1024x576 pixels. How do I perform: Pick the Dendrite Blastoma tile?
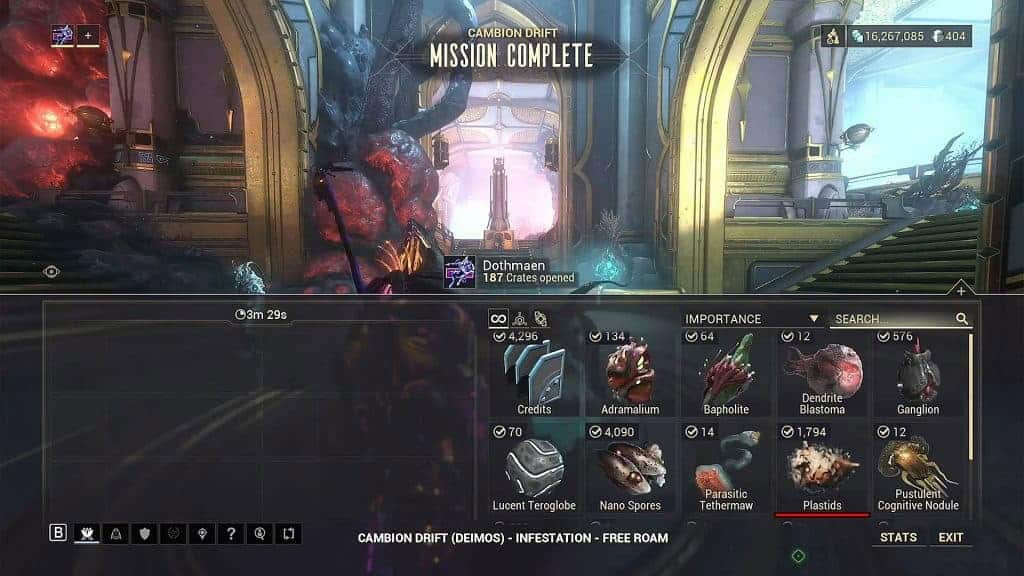point(822,374)
